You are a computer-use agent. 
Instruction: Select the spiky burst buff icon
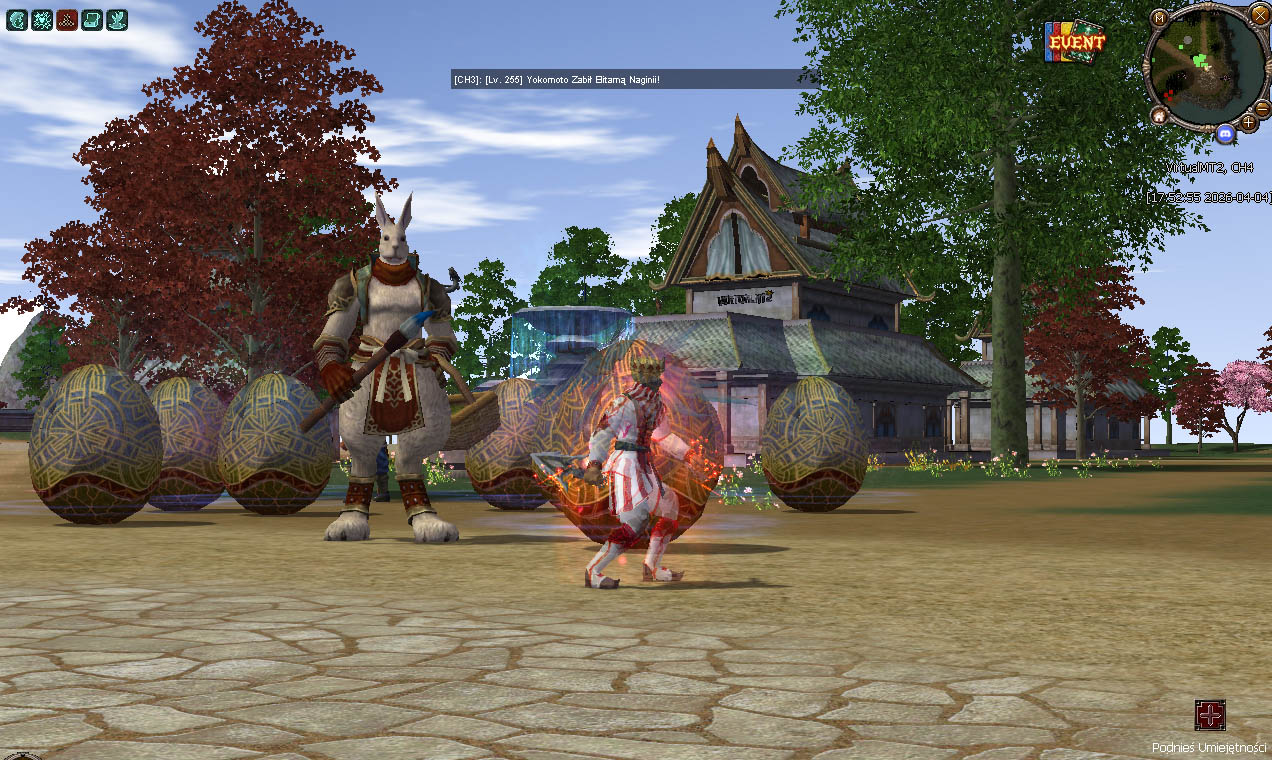42,19
